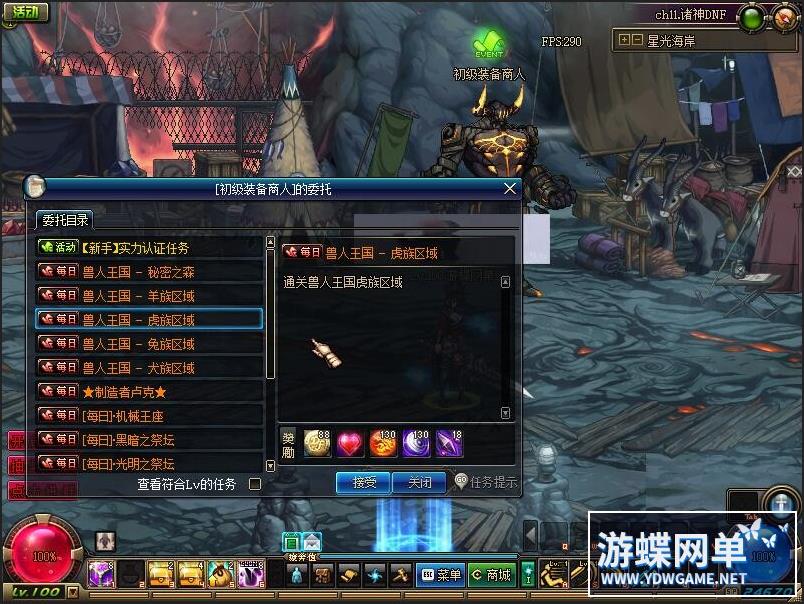Open the 商城 shop button
804x604 pixels.
(x=490, y=575)
